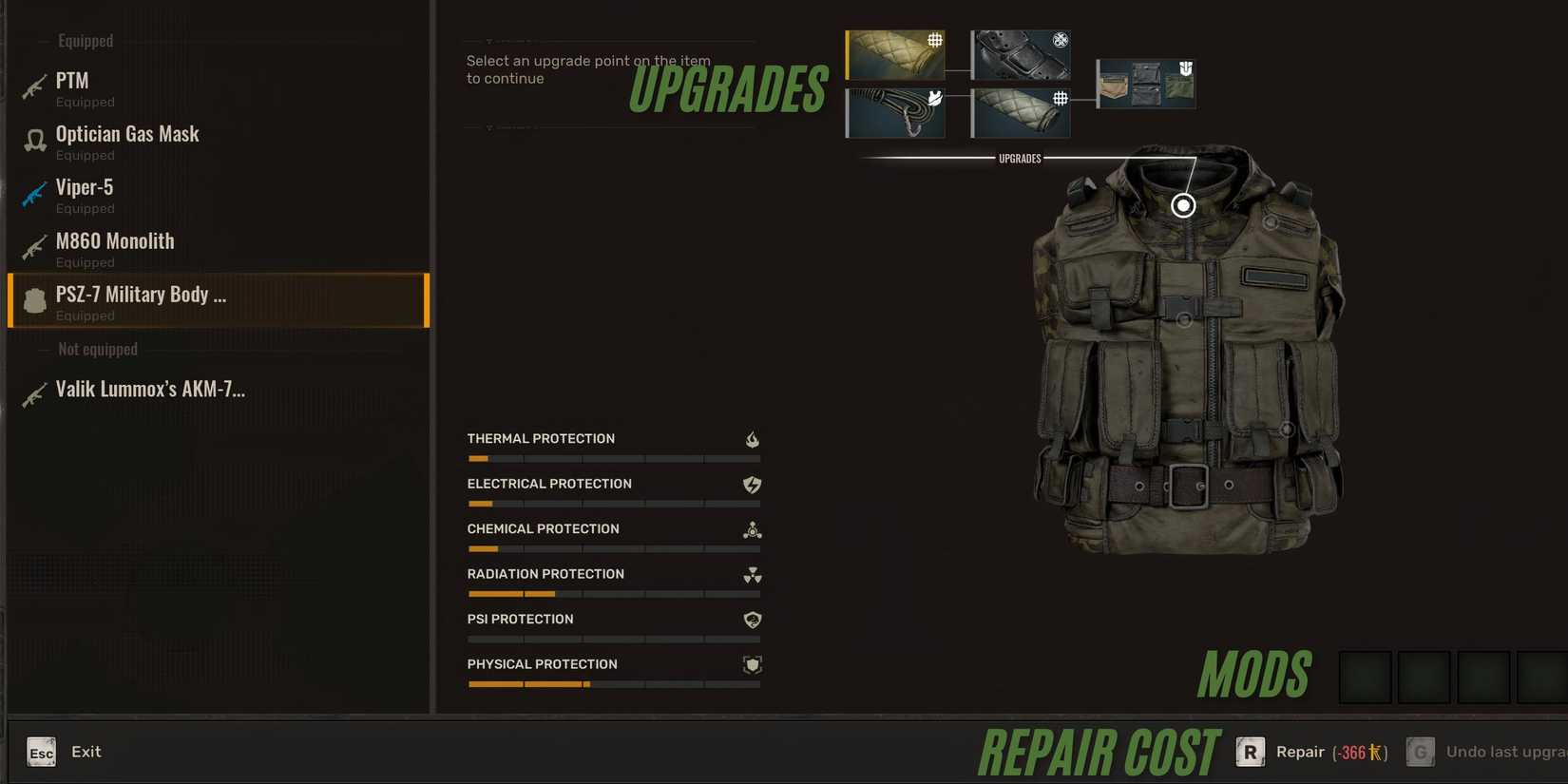Image resolution: width=1568 pixels, height=784 pixels.
Task: Click the radiation protection icon
Action: click(x=752, y=575)
